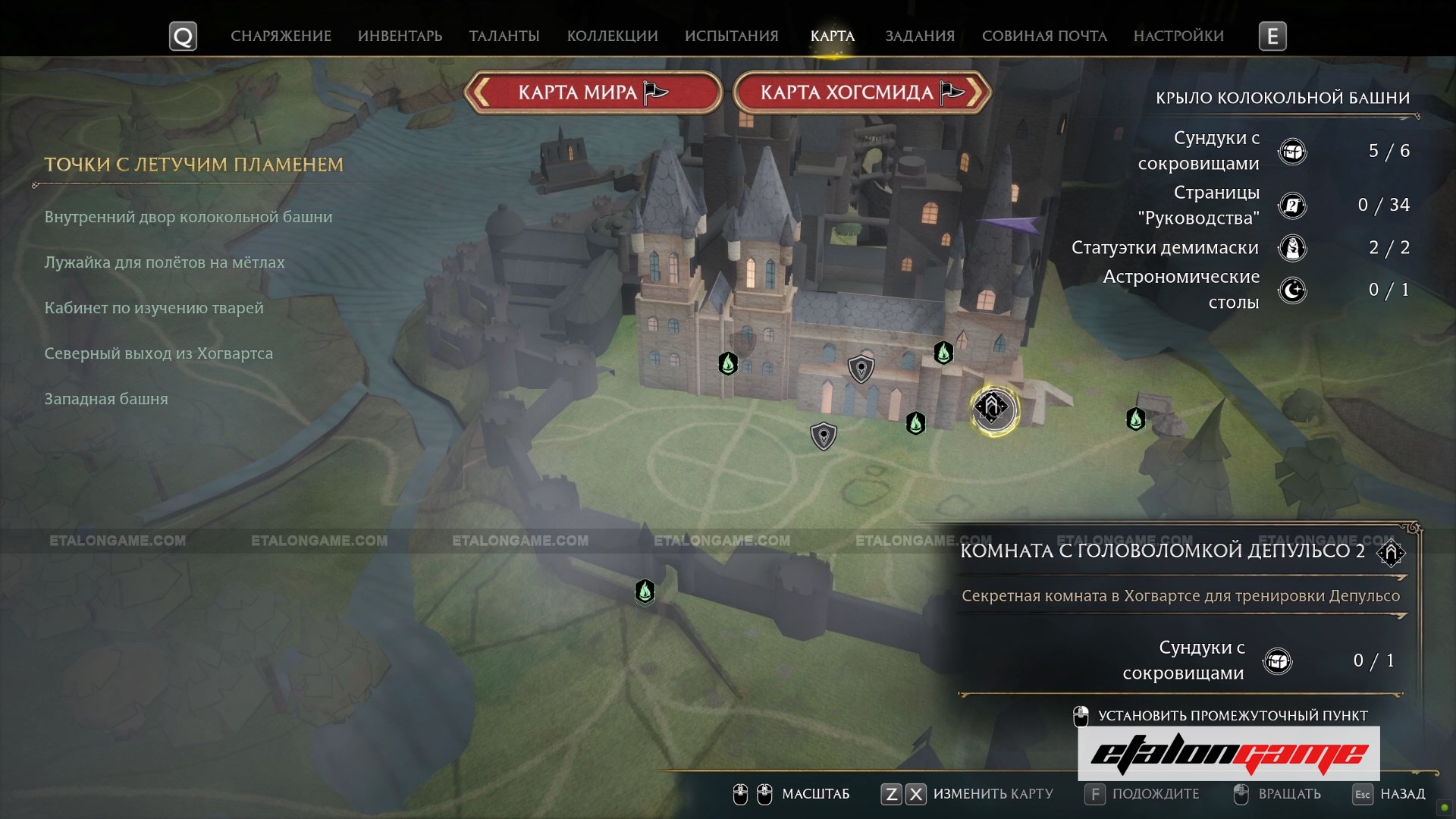Go to the Таланты tab
The width and height of the screenshot is (1456, 819).
click(x=504, y=36)
